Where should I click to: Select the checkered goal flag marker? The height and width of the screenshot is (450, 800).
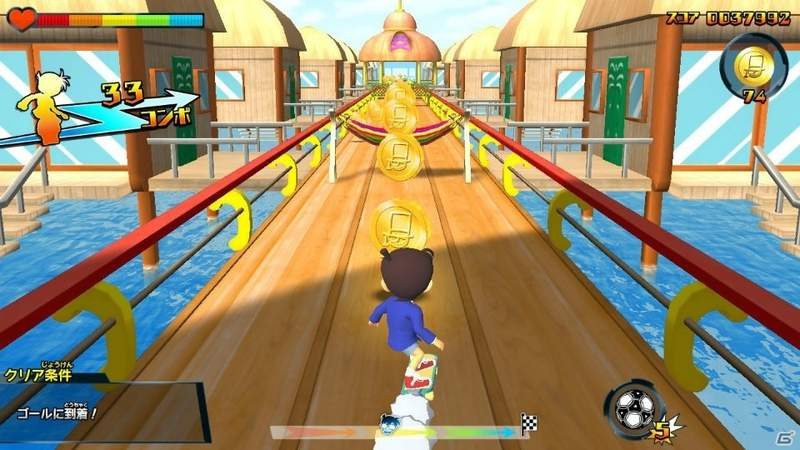[x=528, y=422]
